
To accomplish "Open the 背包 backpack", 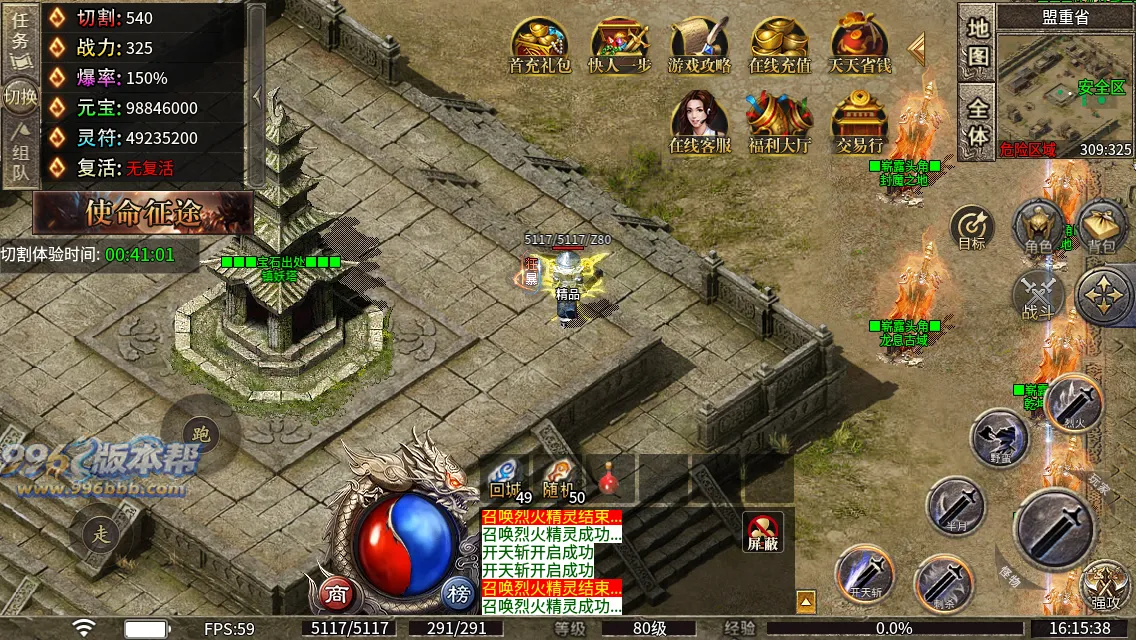I will tap(1101, 226).
